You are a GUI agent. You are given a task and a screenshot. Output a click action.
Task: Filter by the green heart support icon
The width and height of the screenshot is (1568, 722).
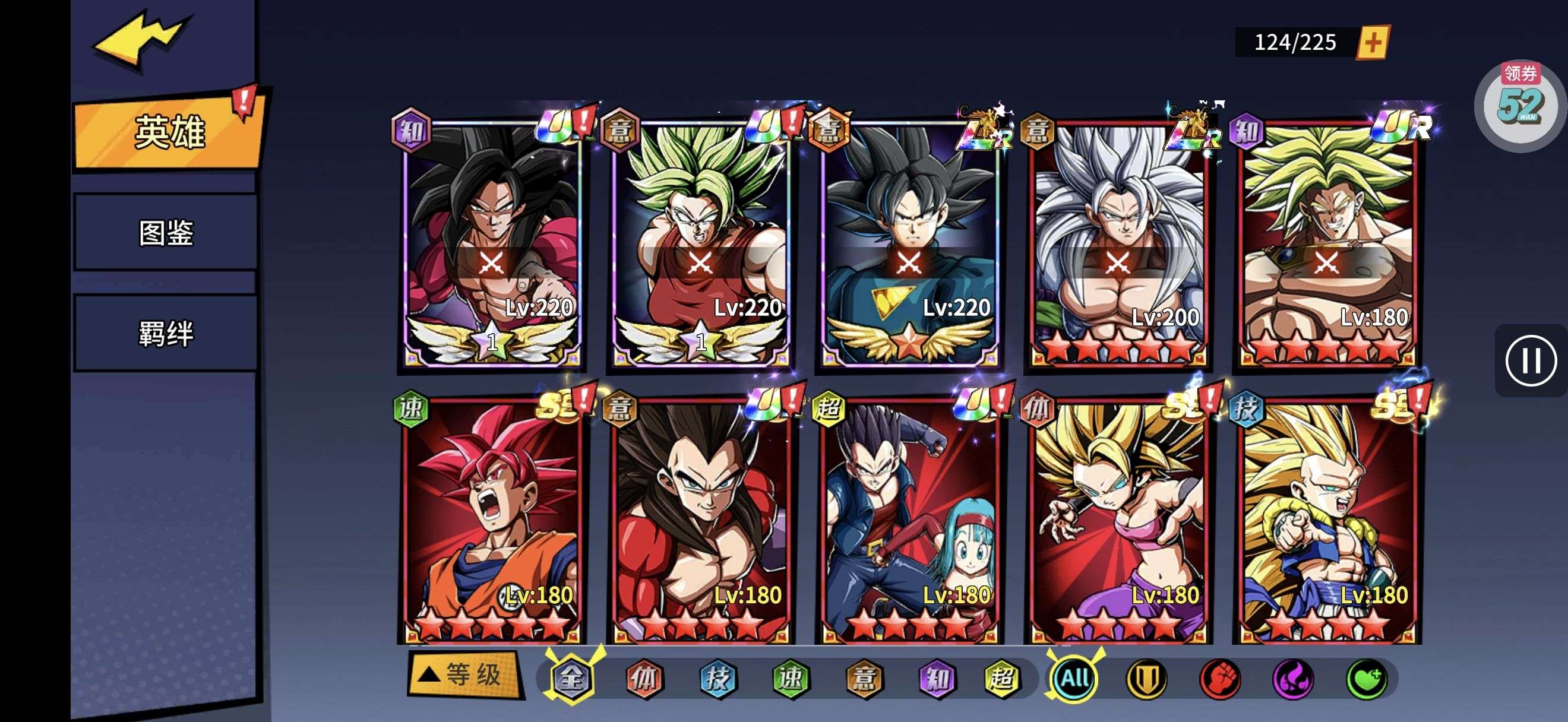(x=1367, y=678)
